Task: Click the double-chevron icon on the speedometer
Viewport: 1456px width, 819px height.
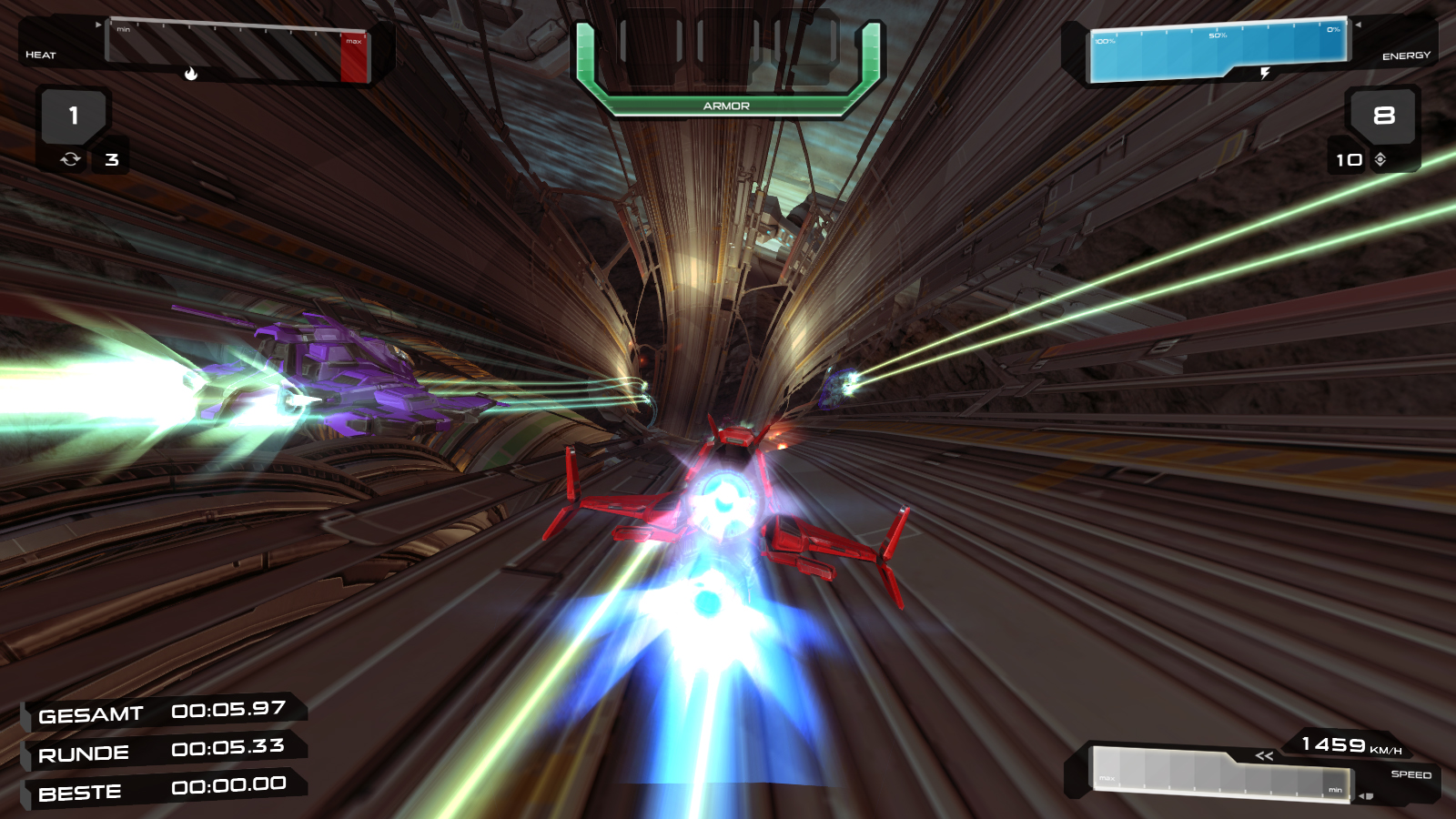Action: click(x=1262, y=757)
